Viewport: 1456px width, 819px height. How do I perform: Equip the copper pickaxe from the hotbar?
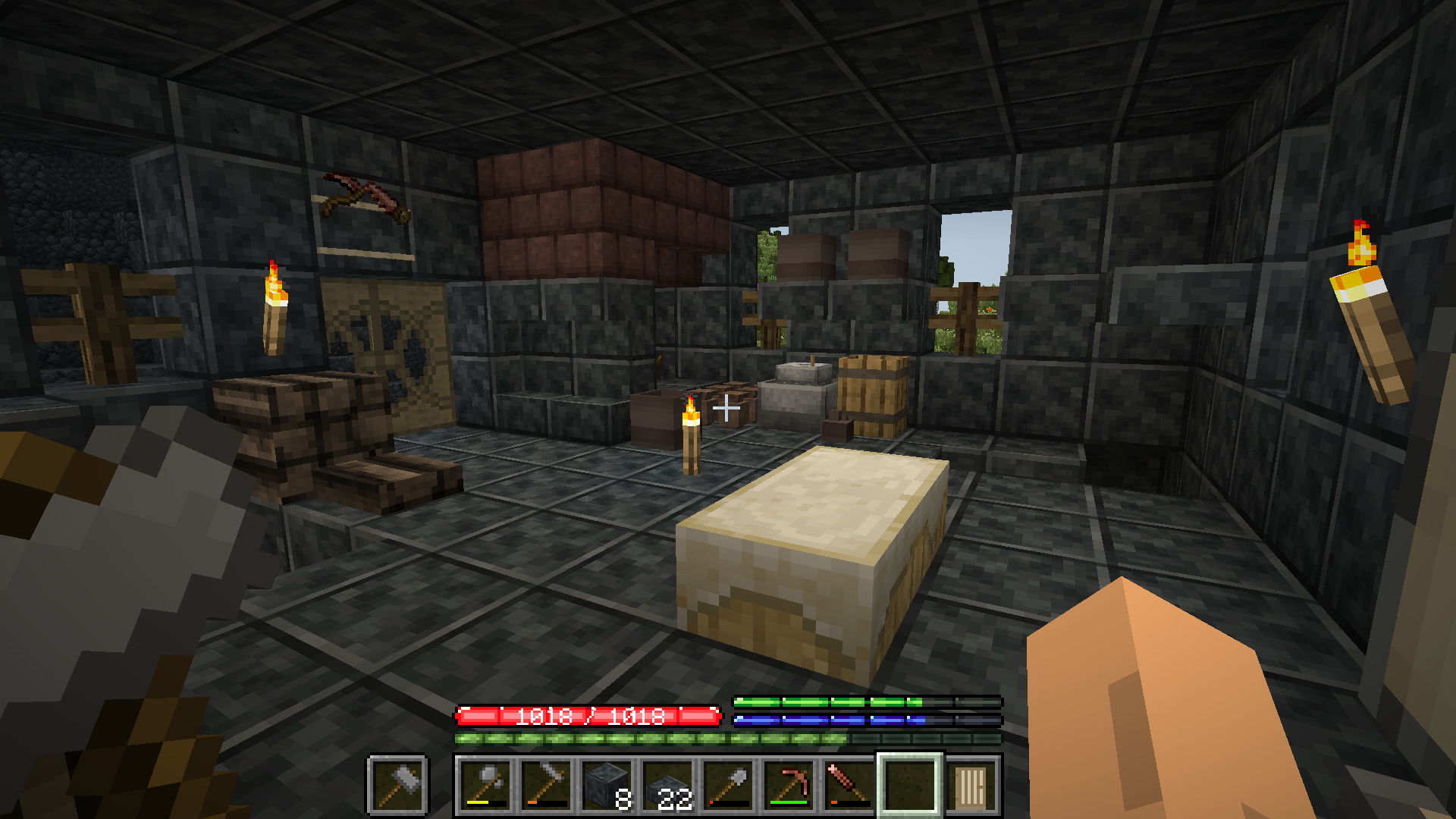click(789, 786)
